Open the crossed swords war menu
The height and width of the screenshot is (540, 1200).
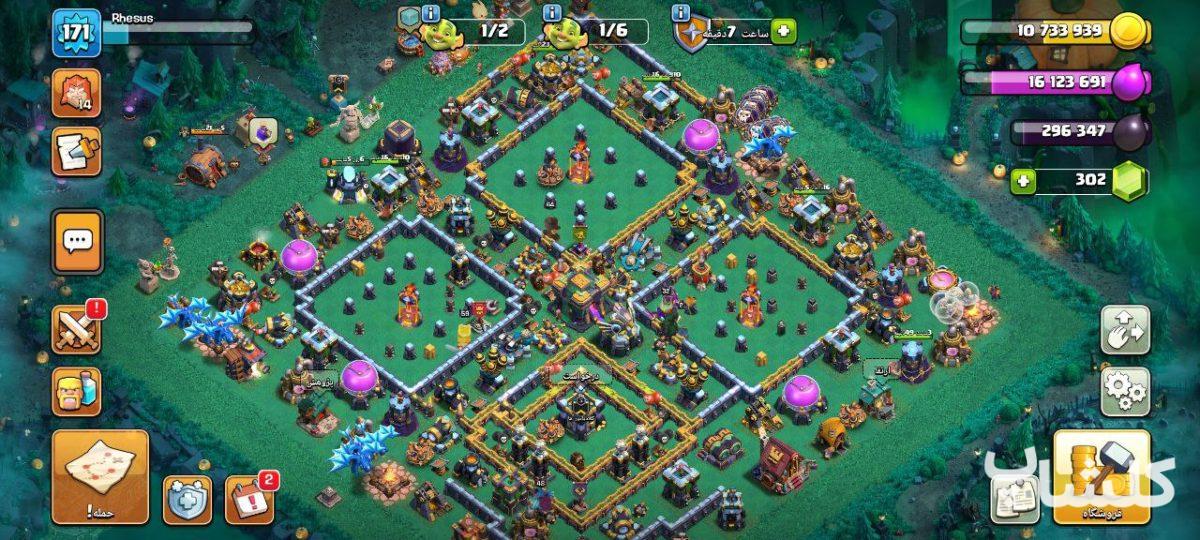pyautogui.click(x=77, y=329)
